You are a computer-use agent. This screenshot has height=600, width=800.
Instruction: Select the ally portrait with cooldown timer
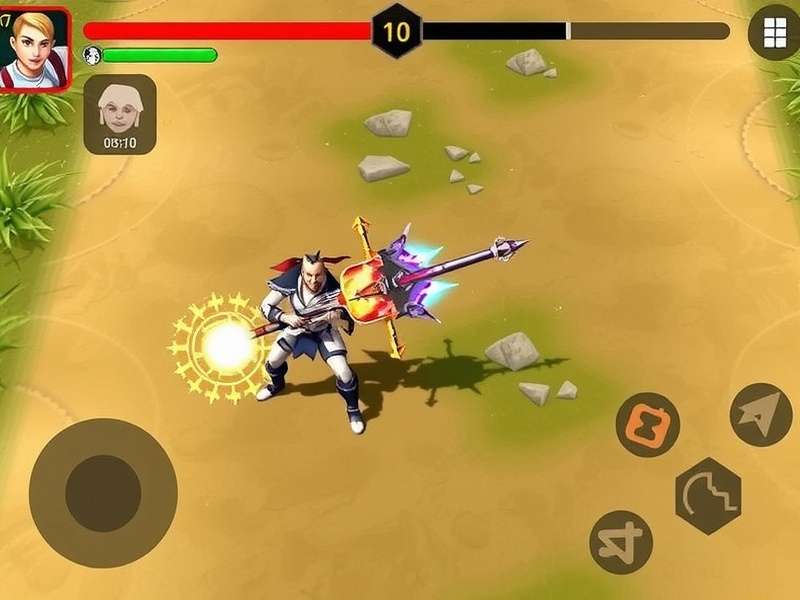(120, 114)
